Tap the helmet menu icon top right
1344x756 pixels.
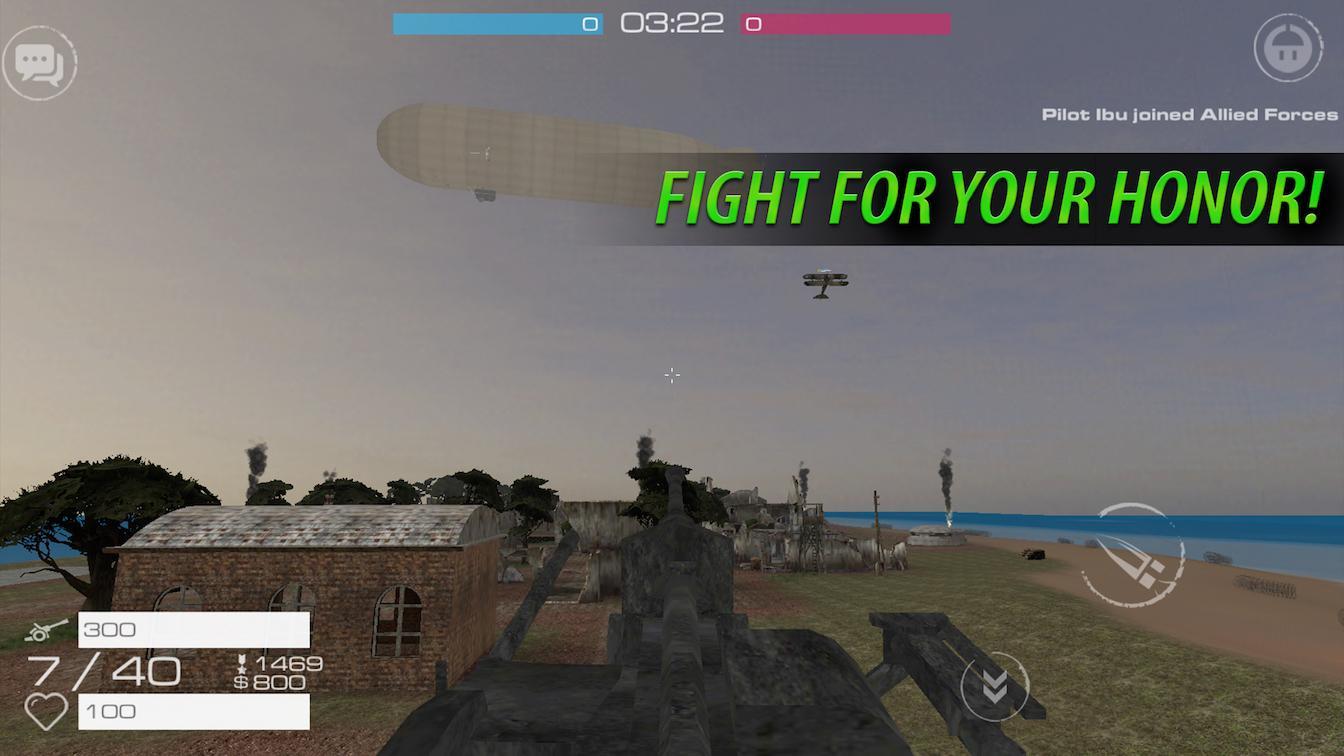pos(1289,47)
